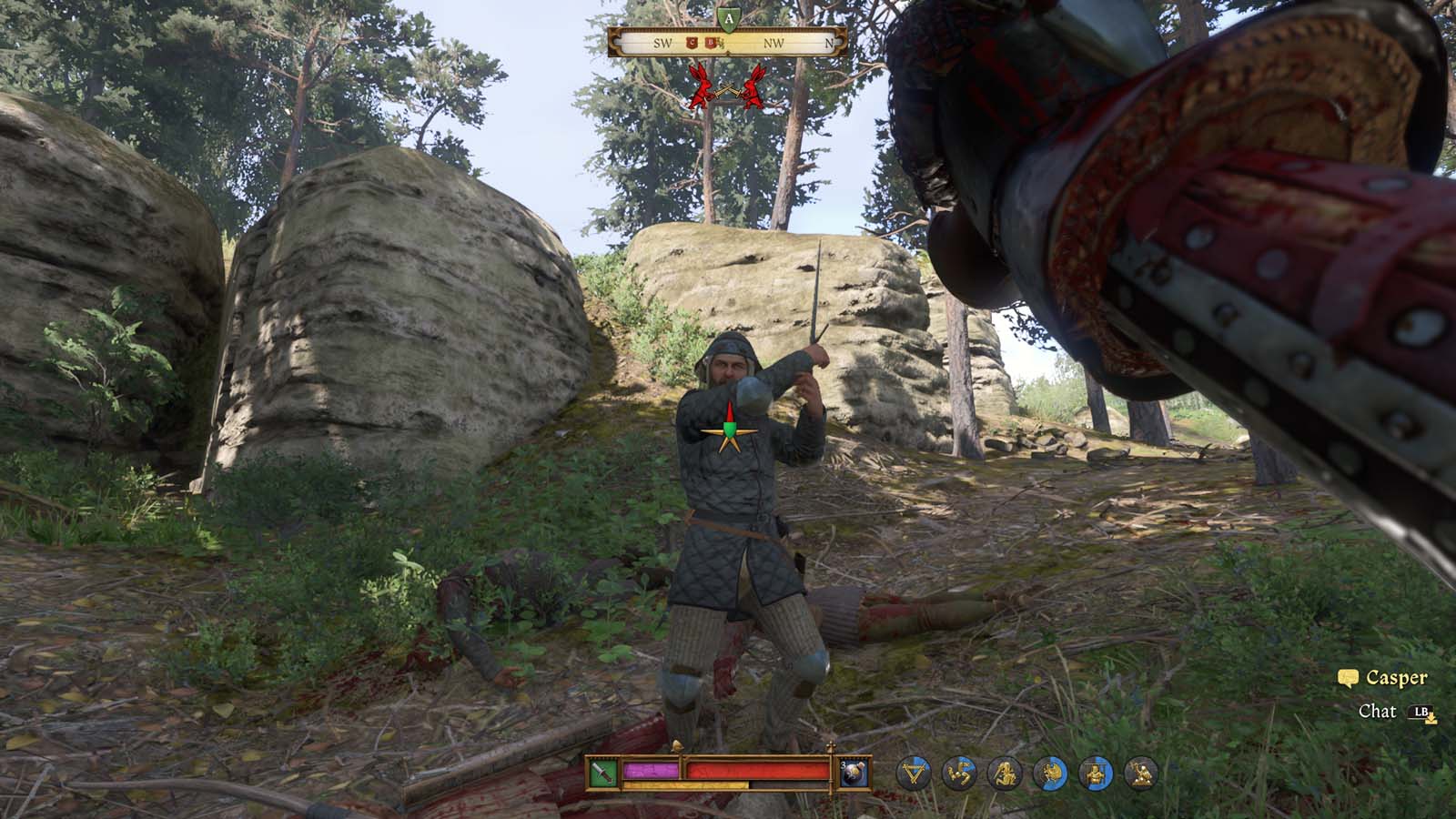The height and width of the screenshot is (819, 1456).
Task: Click the triangular combo buff icon
Action: (x=912, y=773)
